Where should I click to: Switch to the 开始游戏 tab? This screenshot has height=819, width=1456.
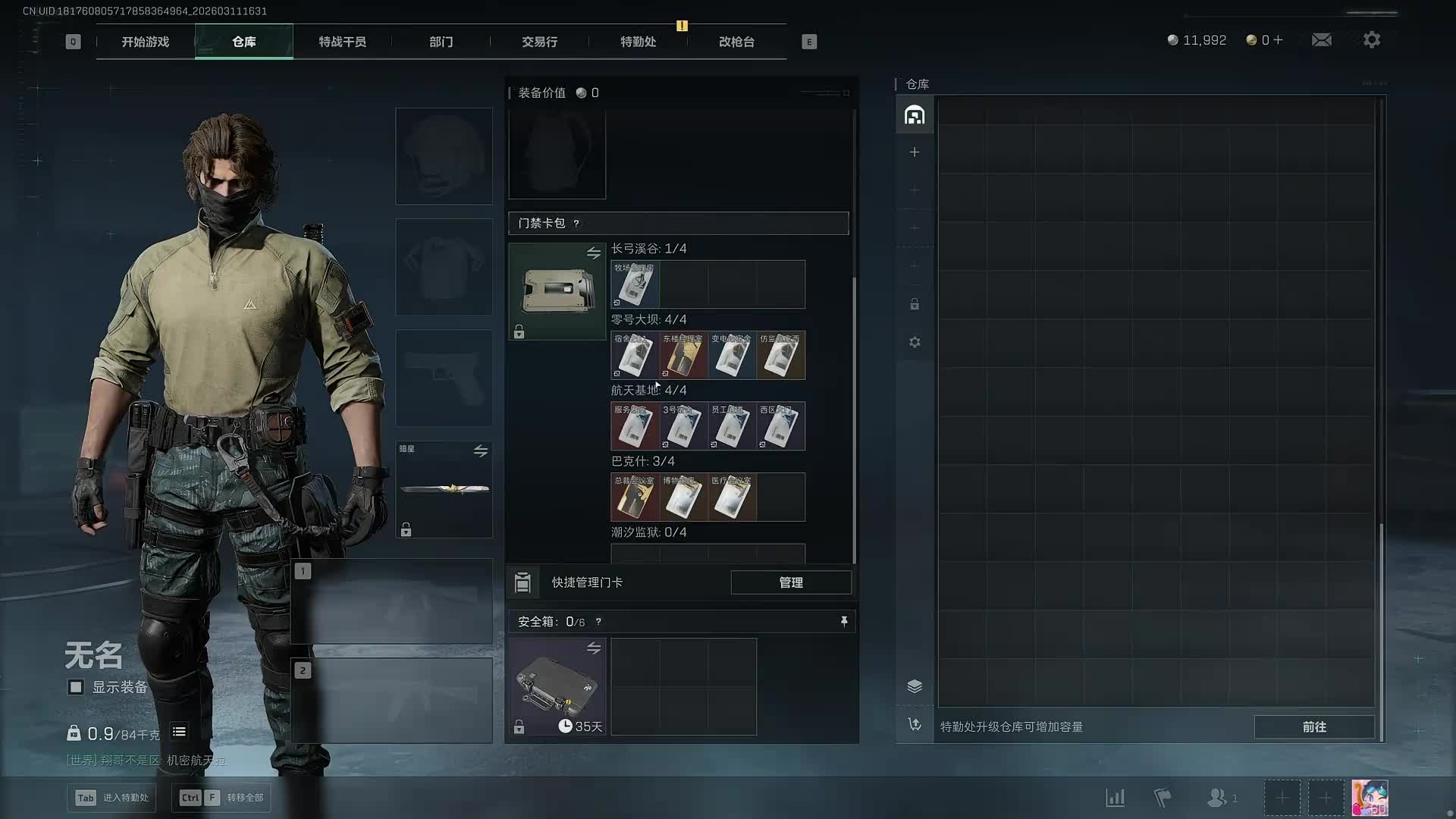tap(145, 42)
